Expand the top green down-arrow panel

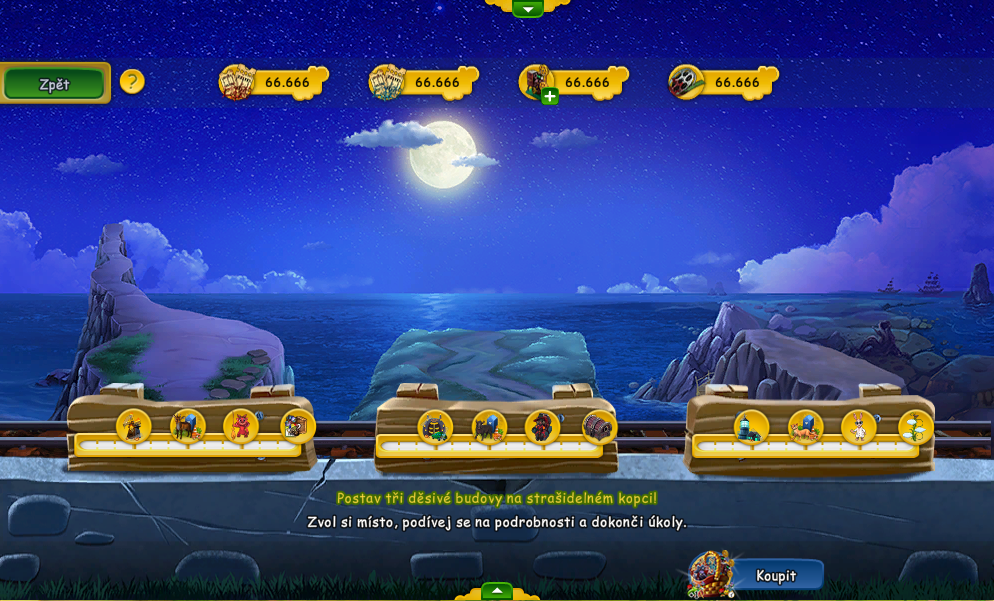[x=527, y=9]
